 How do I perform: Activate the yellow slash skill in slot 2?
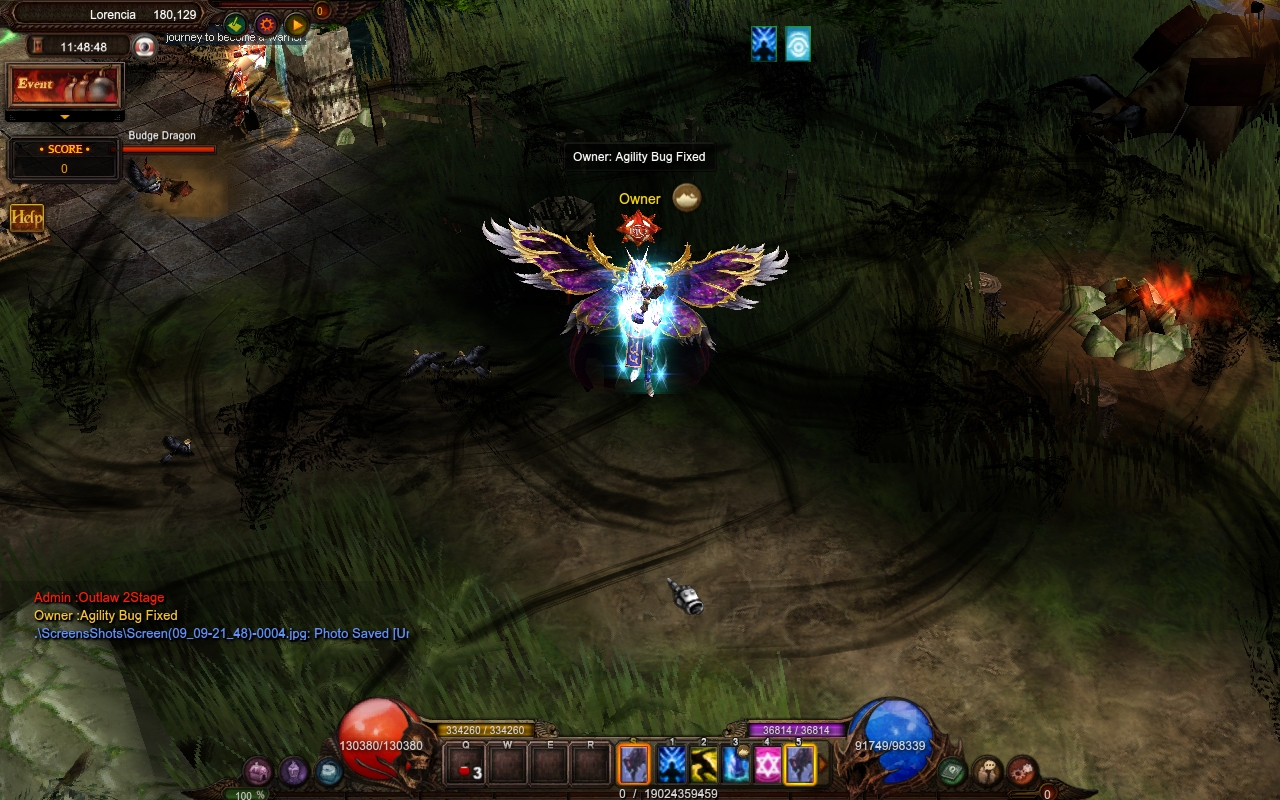tap(704, 765)
